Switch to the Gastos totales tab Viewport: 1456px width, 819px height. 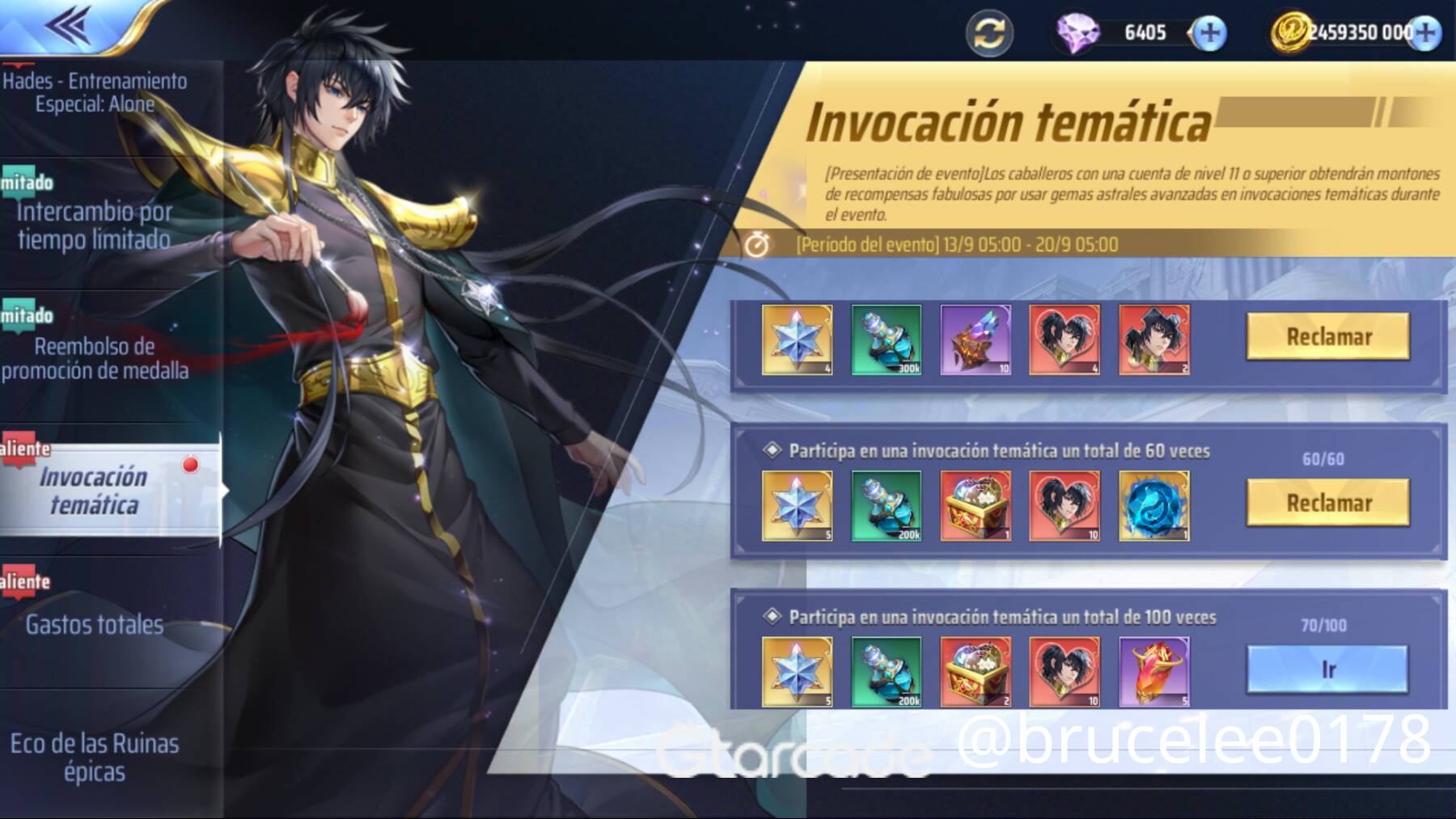click(x=95, y=624)
